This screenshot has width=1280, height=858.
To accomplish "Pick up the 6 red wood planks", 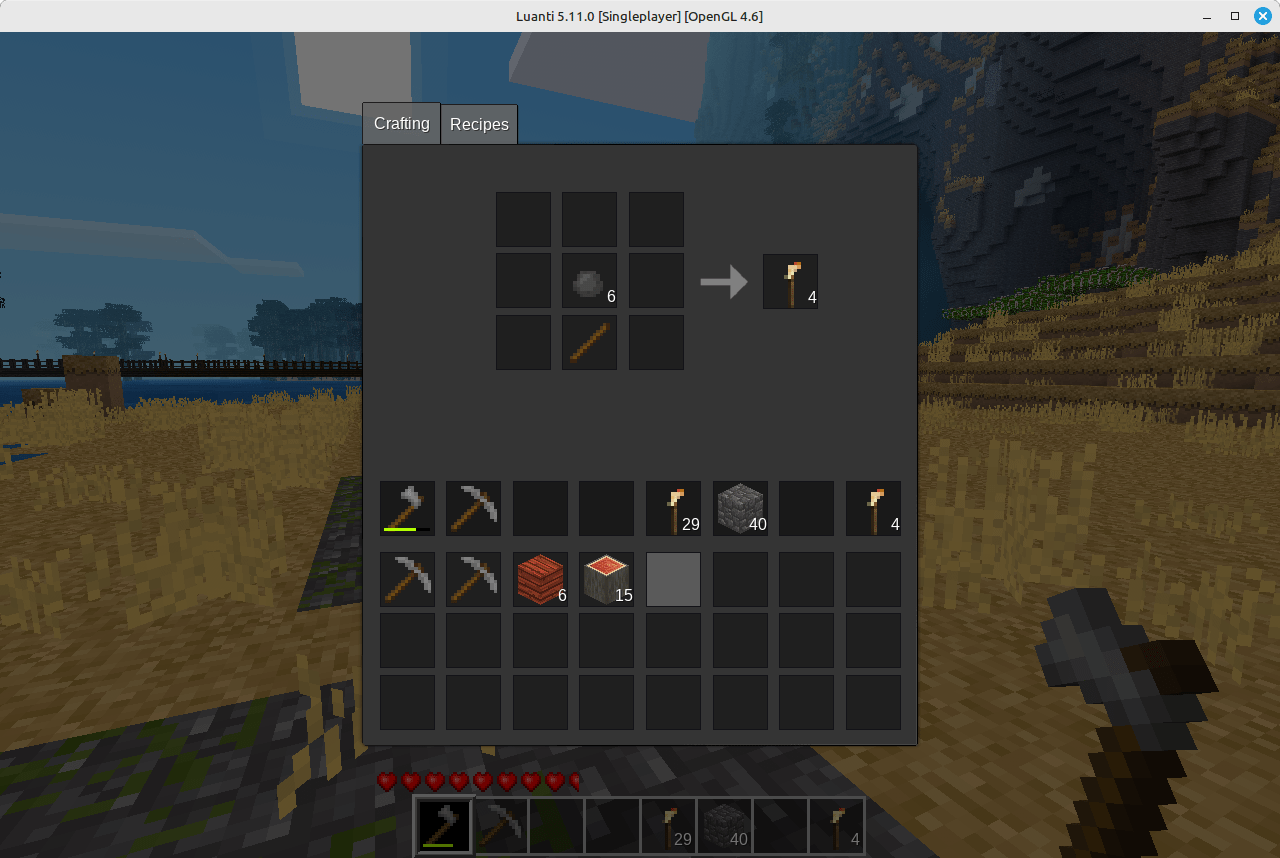I will point(540,579).
